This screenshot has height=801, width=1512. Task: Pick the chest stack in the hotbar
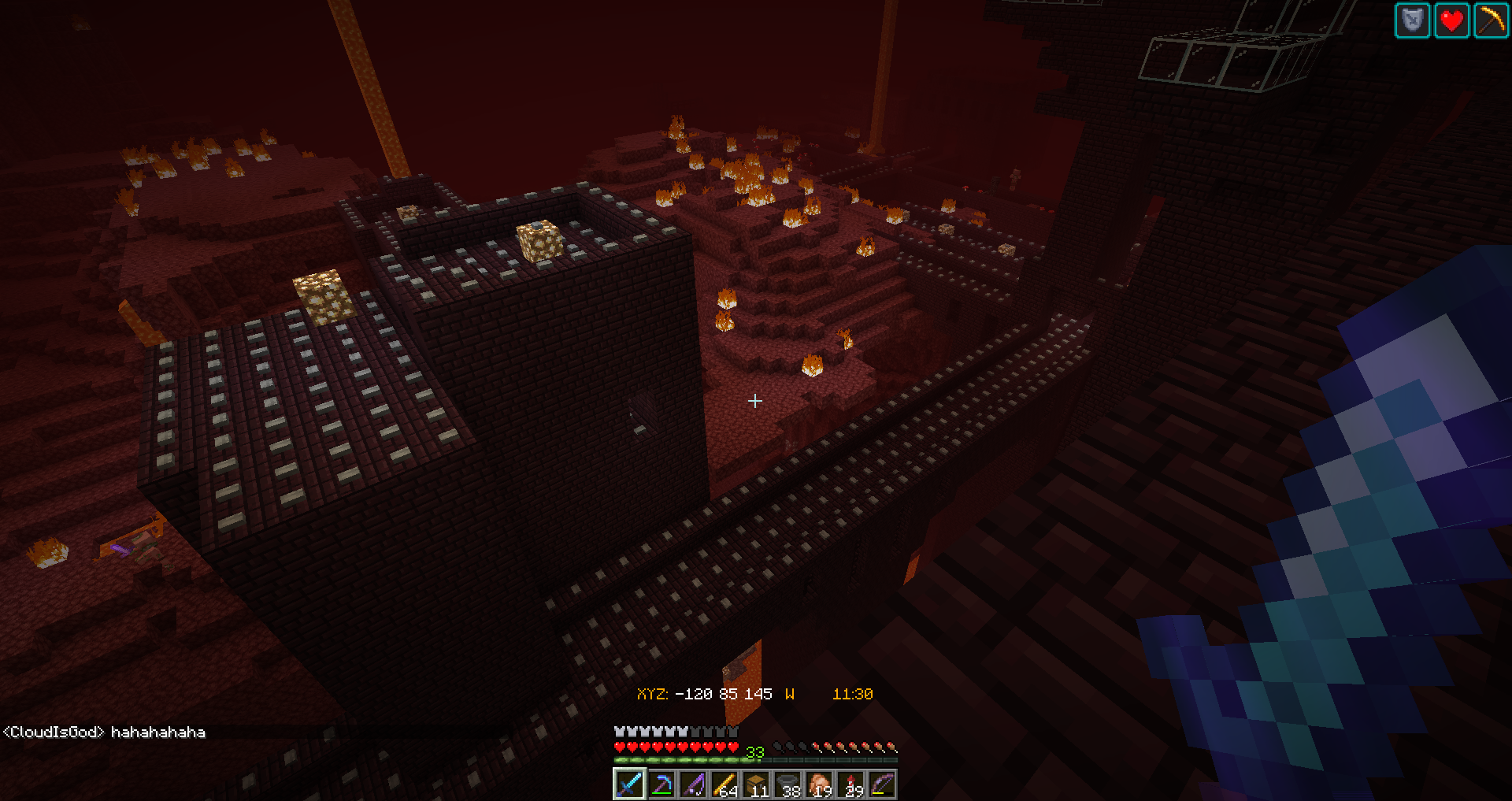coord(756,784)
